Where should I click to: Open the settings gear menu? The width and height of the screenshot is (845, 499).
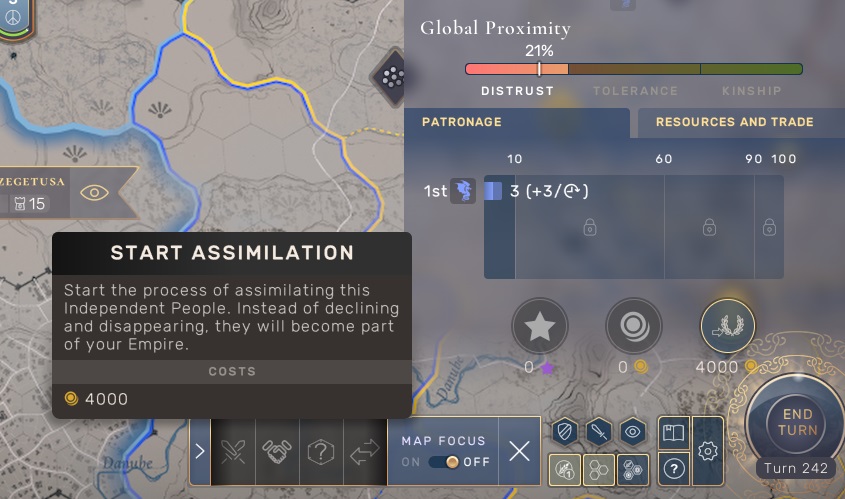[708, 451]
